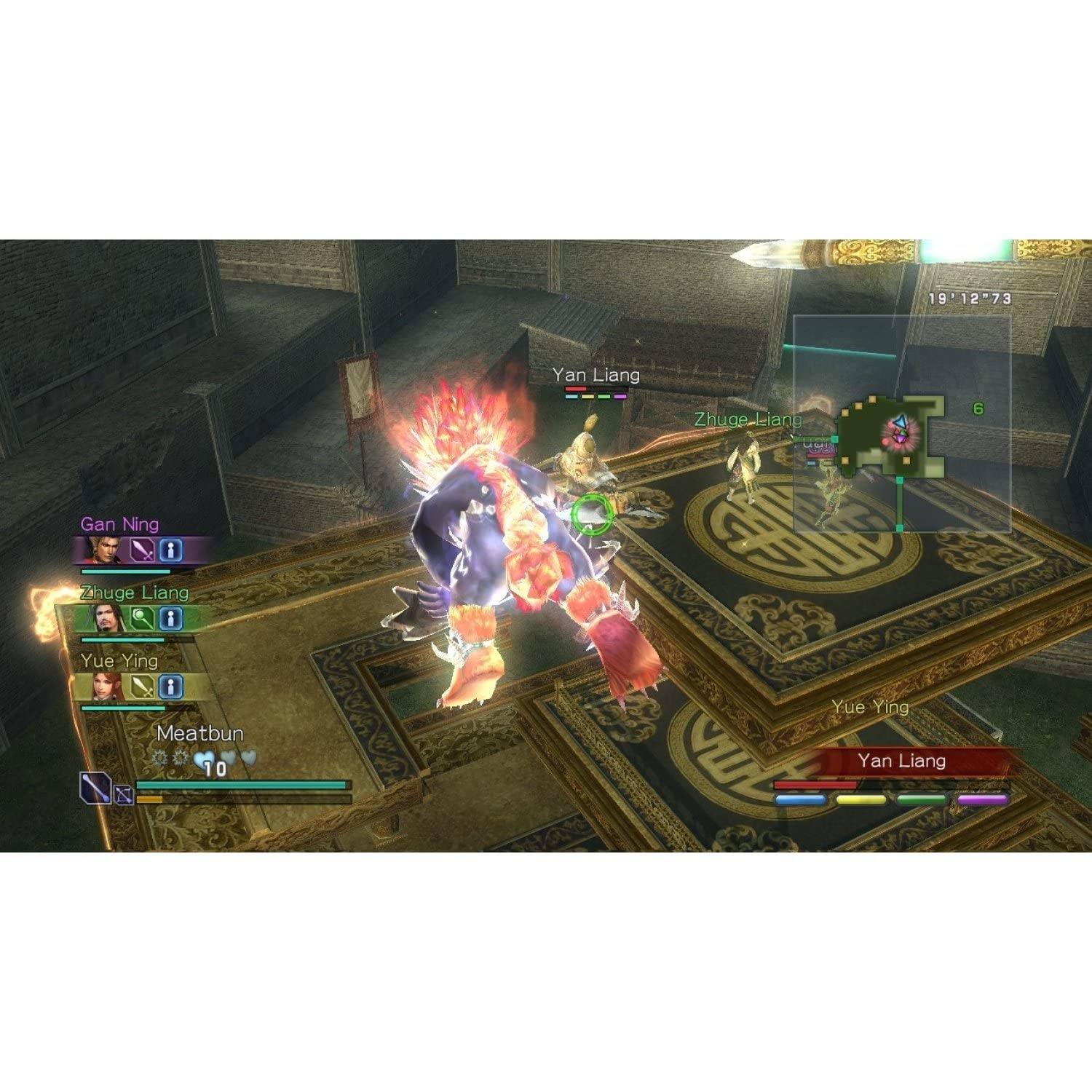Click the Yue Ying name label on the right
1092x1092 pixels.
pyautogui.click(x=871, y=705)
